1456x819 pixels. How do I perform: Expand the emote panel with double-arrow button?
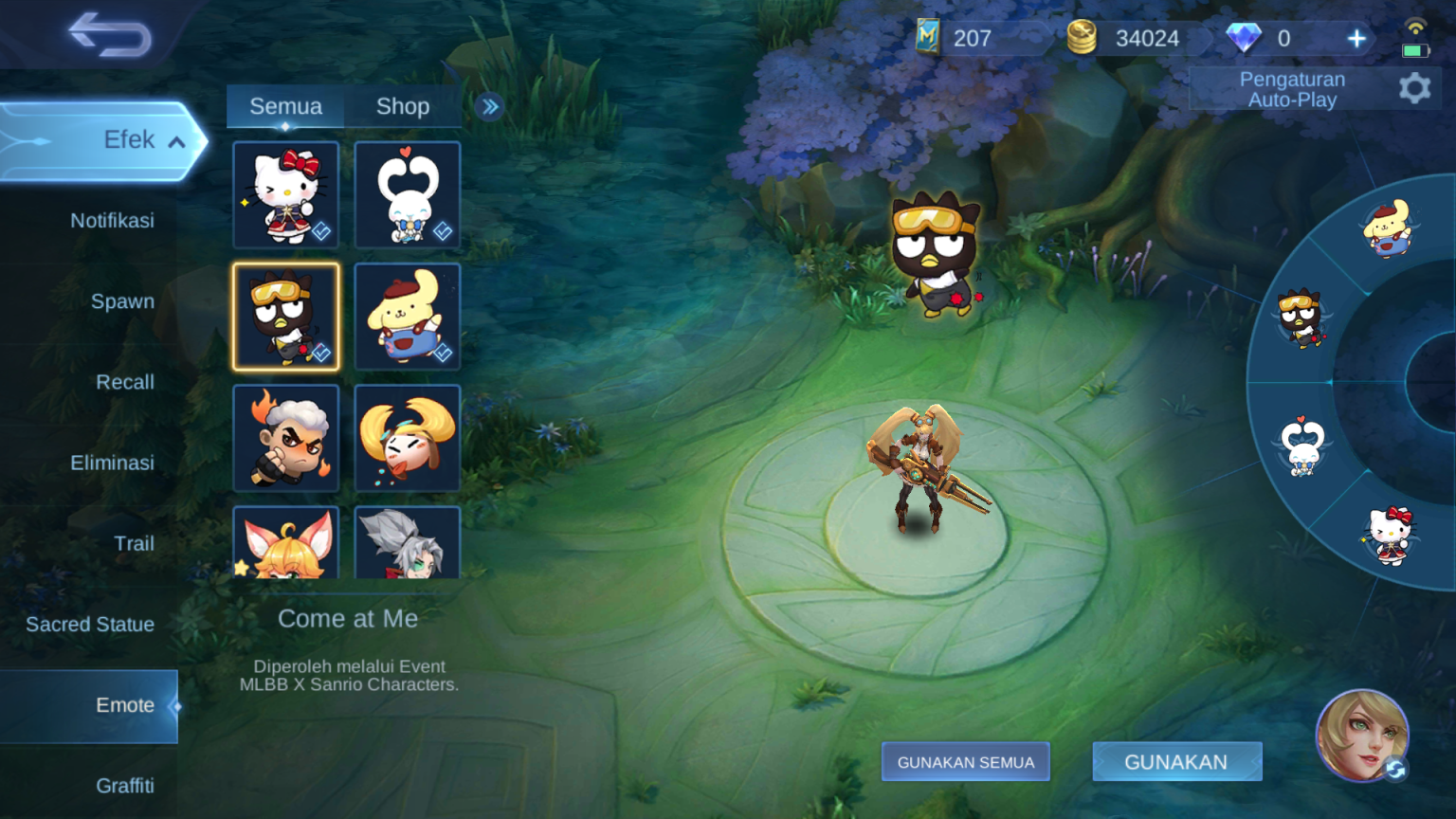point(489,107)
